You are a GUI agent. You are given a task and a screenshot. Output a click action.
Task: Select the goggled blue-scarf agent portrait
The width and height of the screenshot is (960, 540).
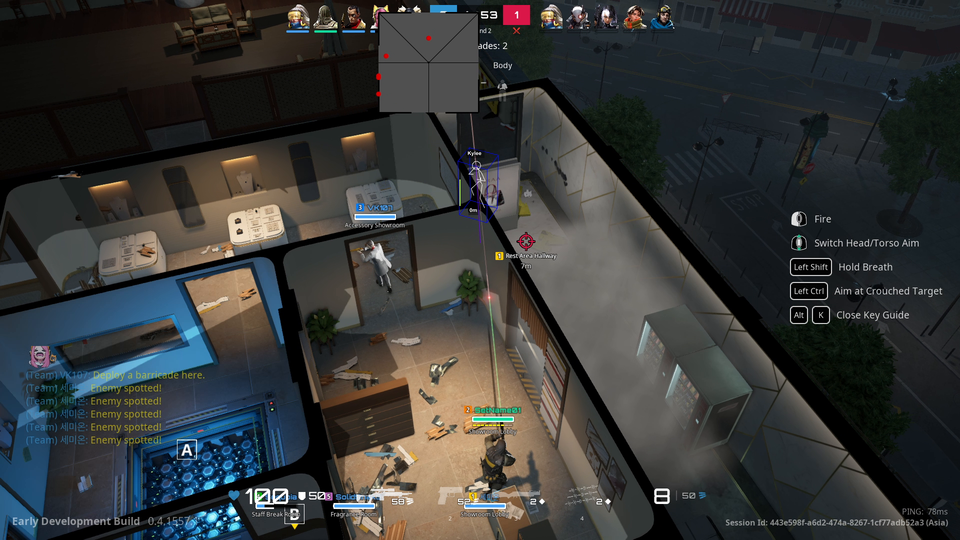[x=661, y=17]
